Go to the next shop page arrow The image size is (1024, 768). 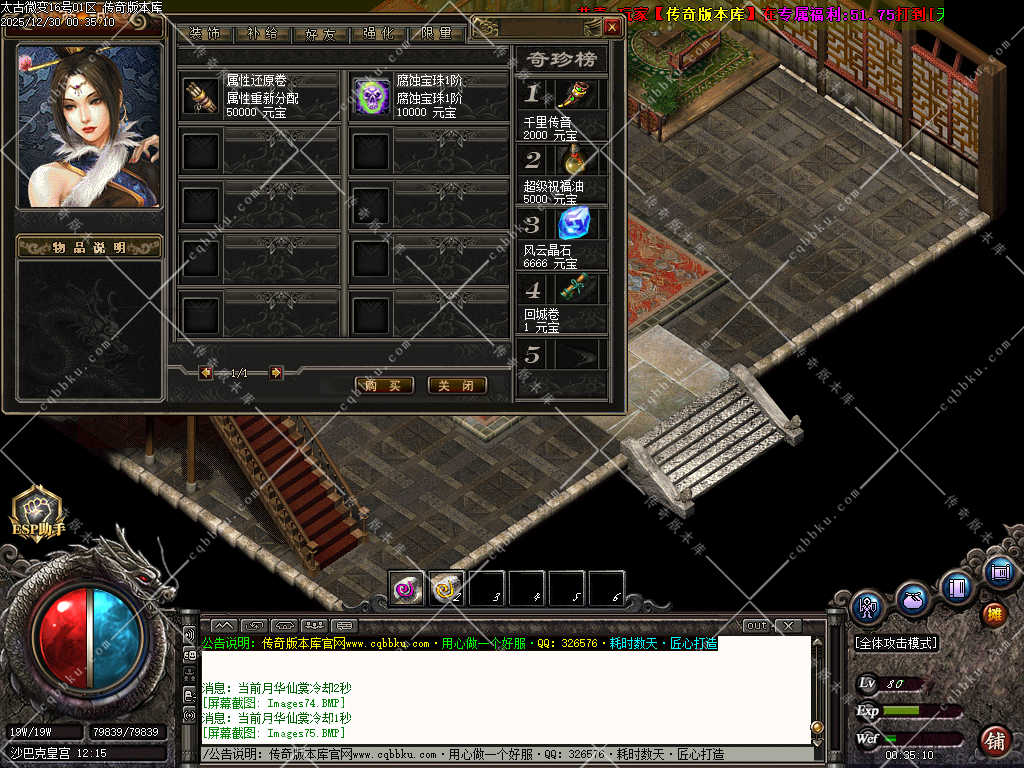pos(276,373)
